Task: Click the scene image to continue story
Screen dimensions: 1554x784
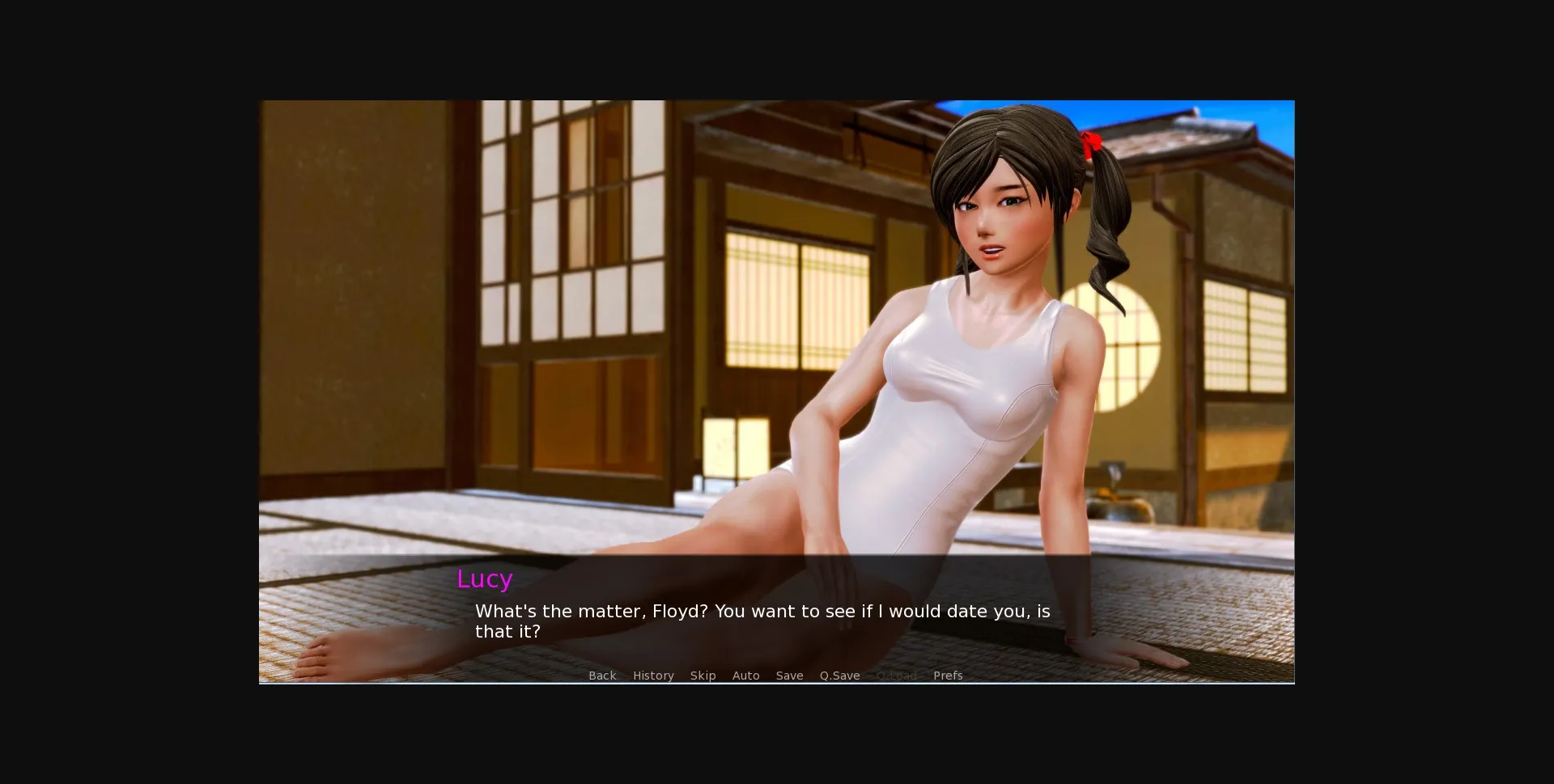Action: (777, 324)
